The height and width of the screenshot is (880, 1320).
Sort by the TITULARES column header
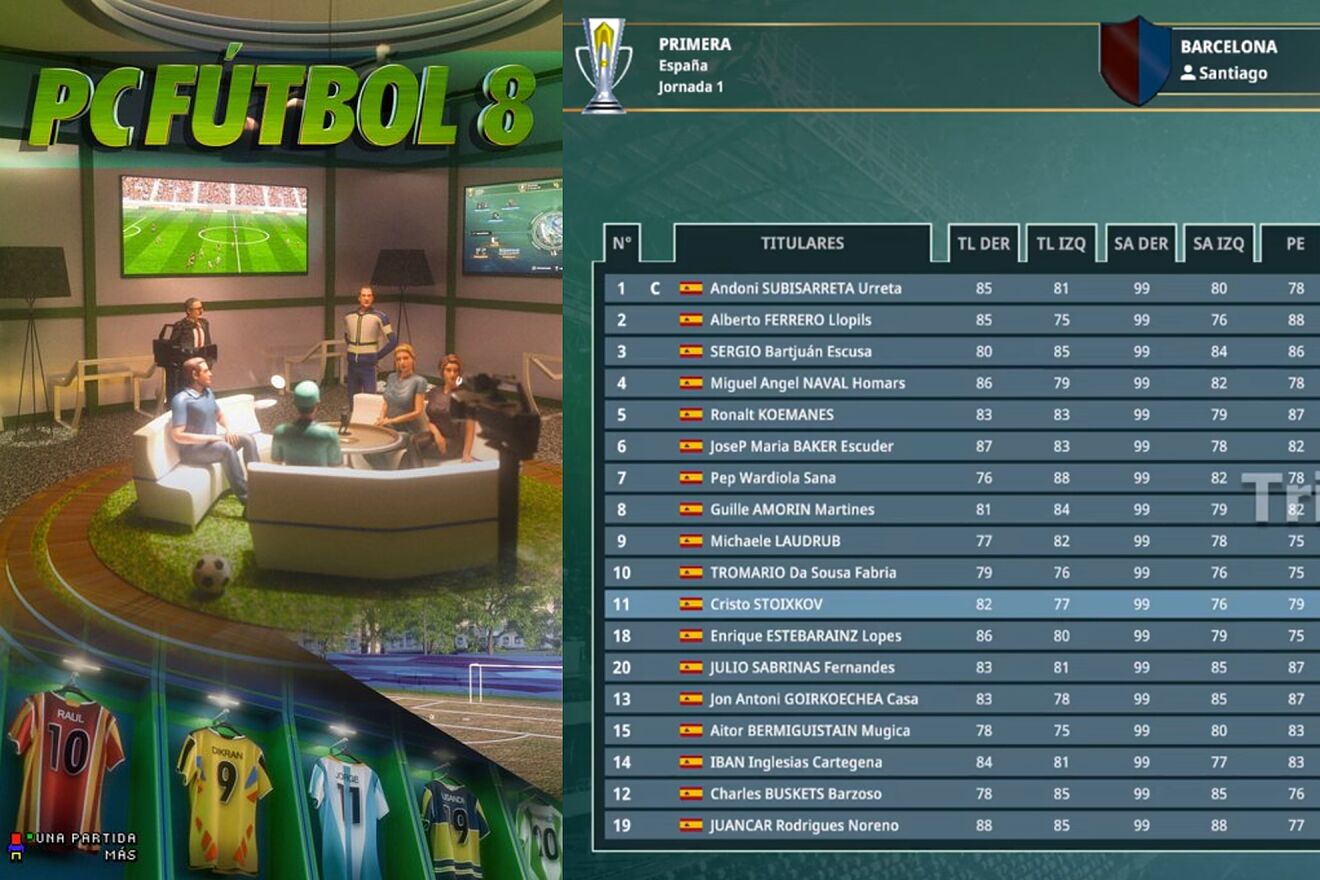pos(802,243)
